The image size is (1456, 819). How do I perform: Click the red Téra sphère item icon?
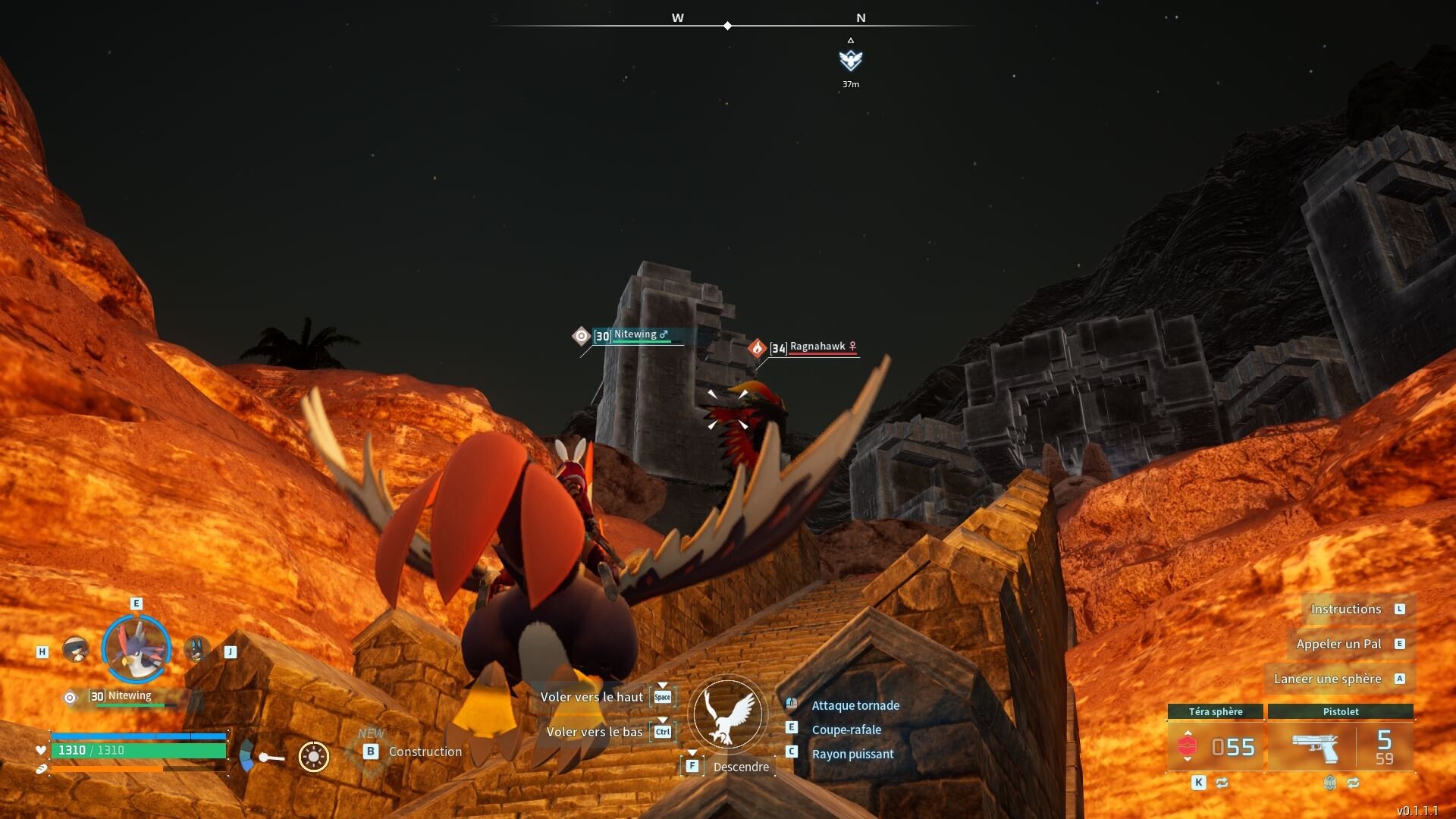tap(1188, 746)
